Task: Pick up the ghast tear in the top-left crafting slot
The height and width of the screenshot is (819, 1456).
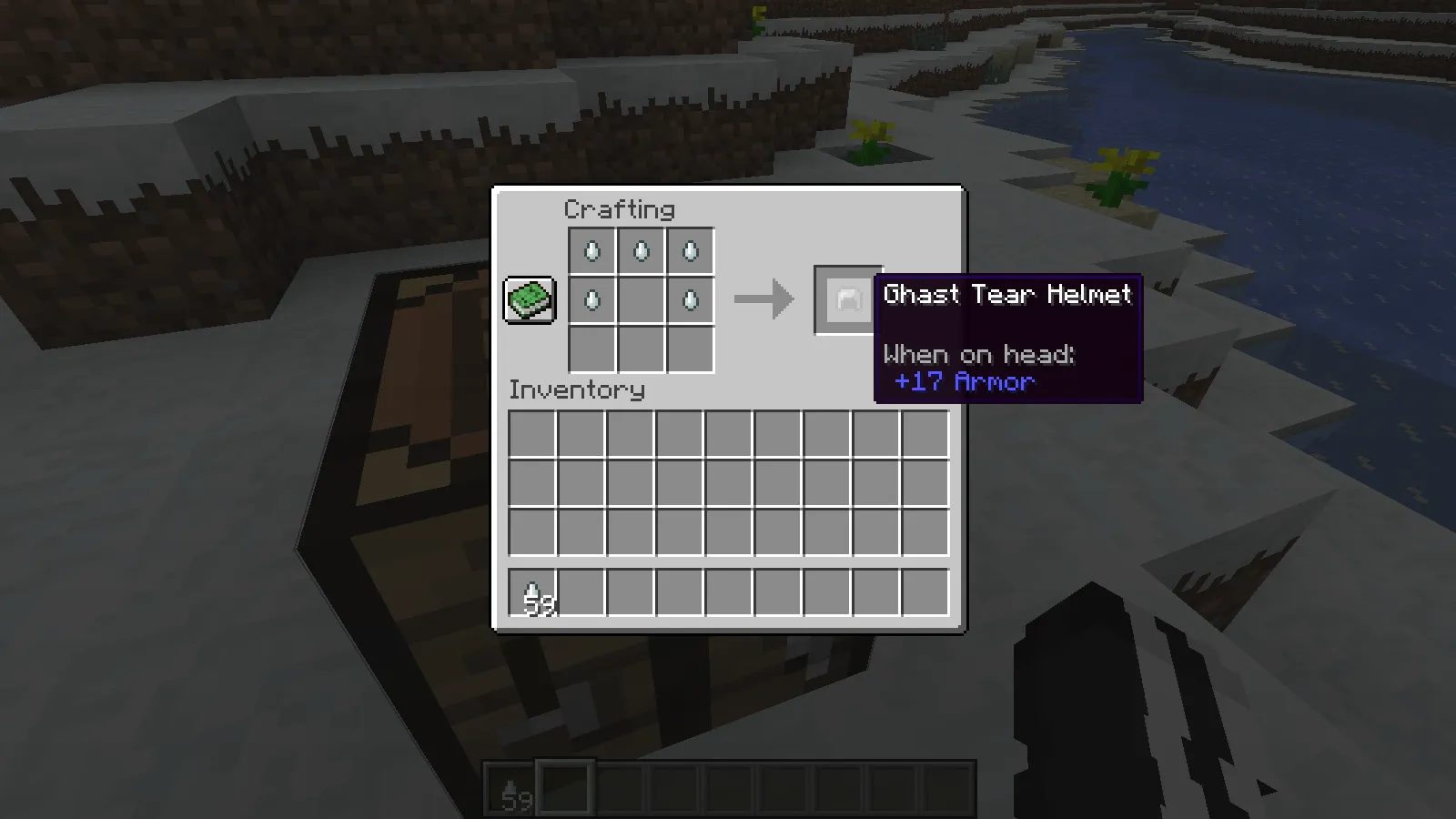Action: (x=591, y=250)
